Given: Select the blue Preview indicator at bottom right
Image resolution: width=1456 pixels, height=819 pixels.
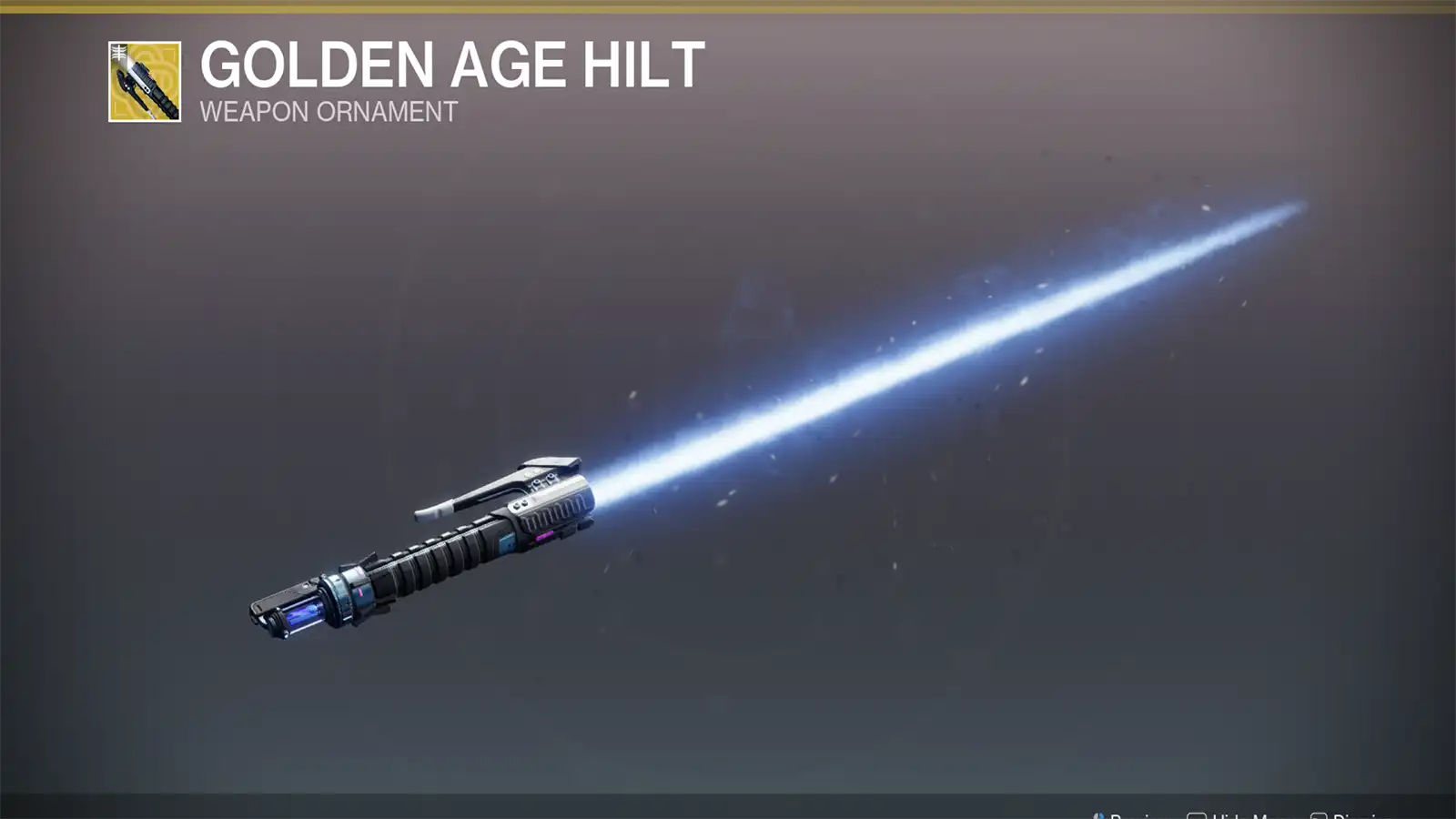Looking at the screenshot, I should [x=1100, y=814].
